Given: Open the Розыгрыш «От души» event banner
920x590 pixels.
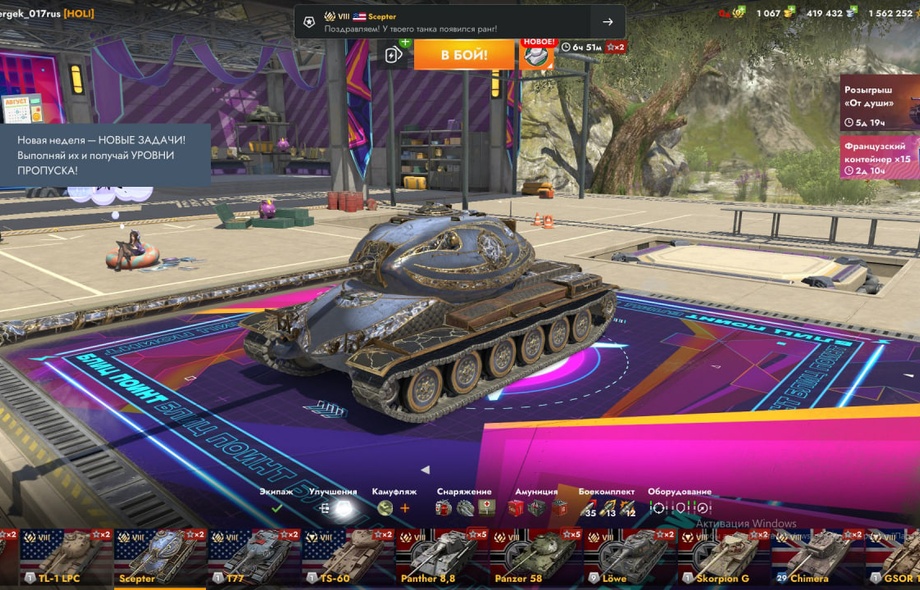Looking at the screenshot, I should pyautogui.click(x=879, y=102).
